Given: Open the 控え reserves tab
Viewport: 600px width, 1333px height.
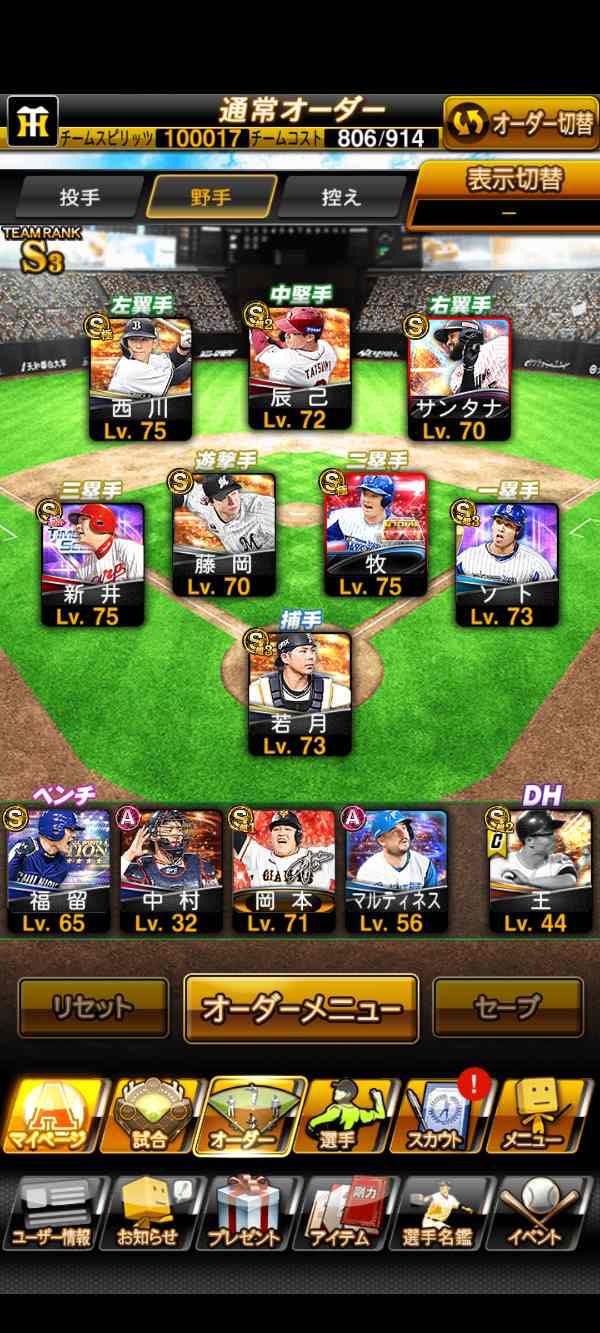Looking at the screenshot, I should [x=341, y=197].
